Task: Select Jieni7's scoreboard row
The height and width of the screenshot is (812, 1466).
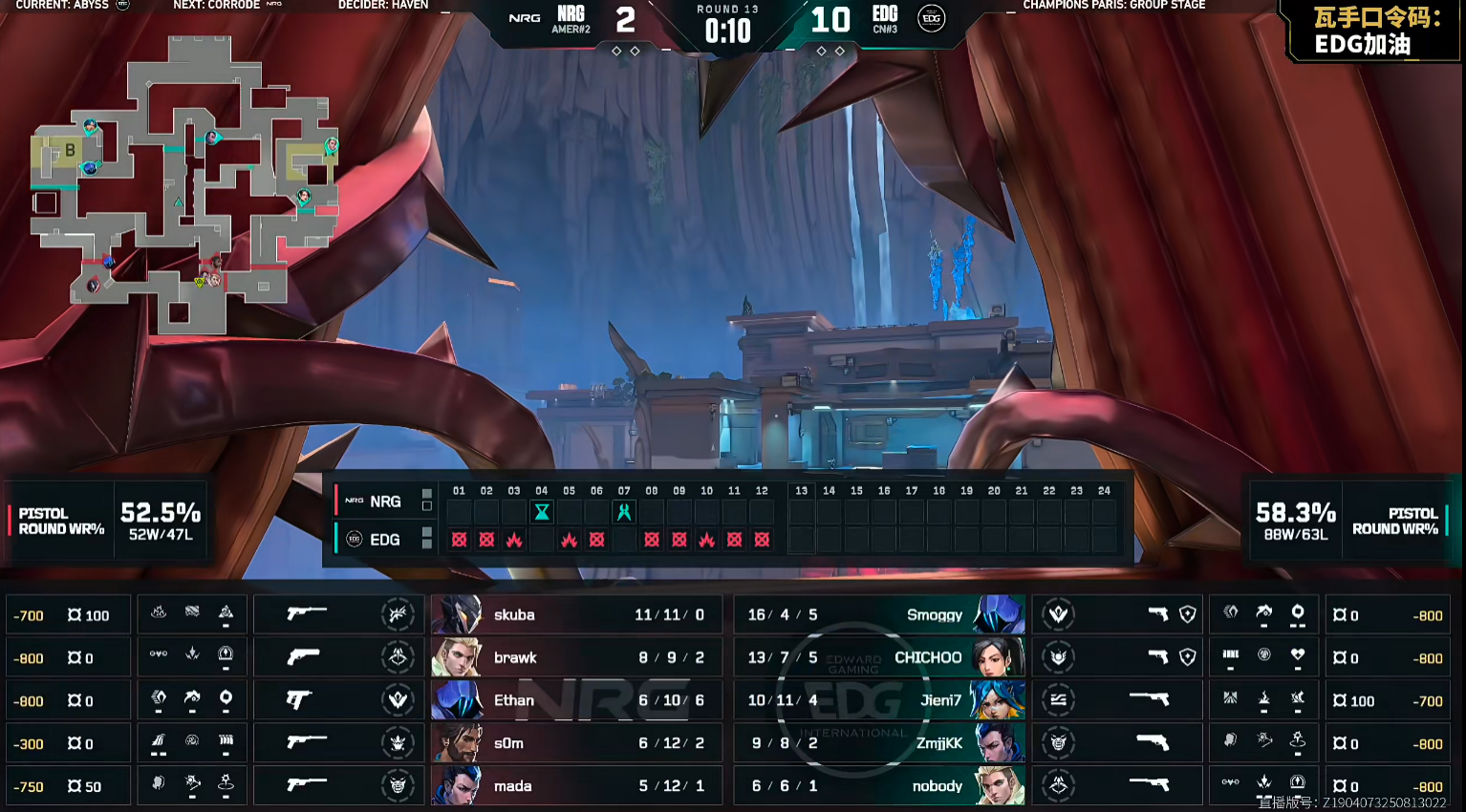Action: (879, 700)
